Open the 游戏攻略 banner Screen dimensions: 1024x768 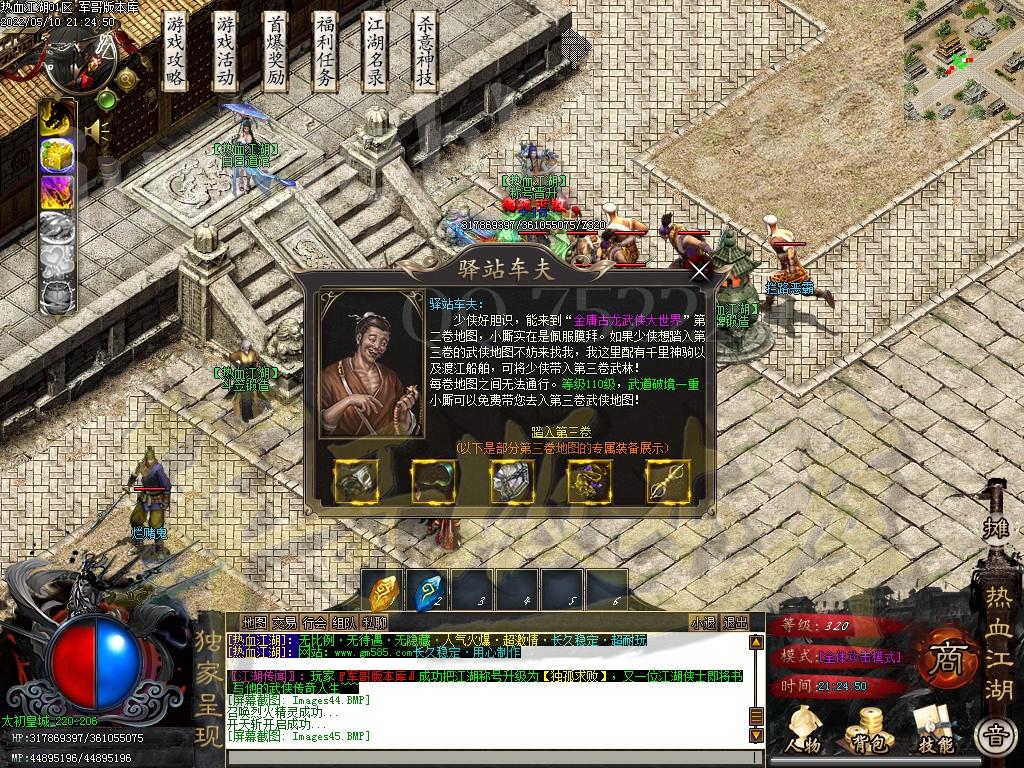(x=176, y=51)
